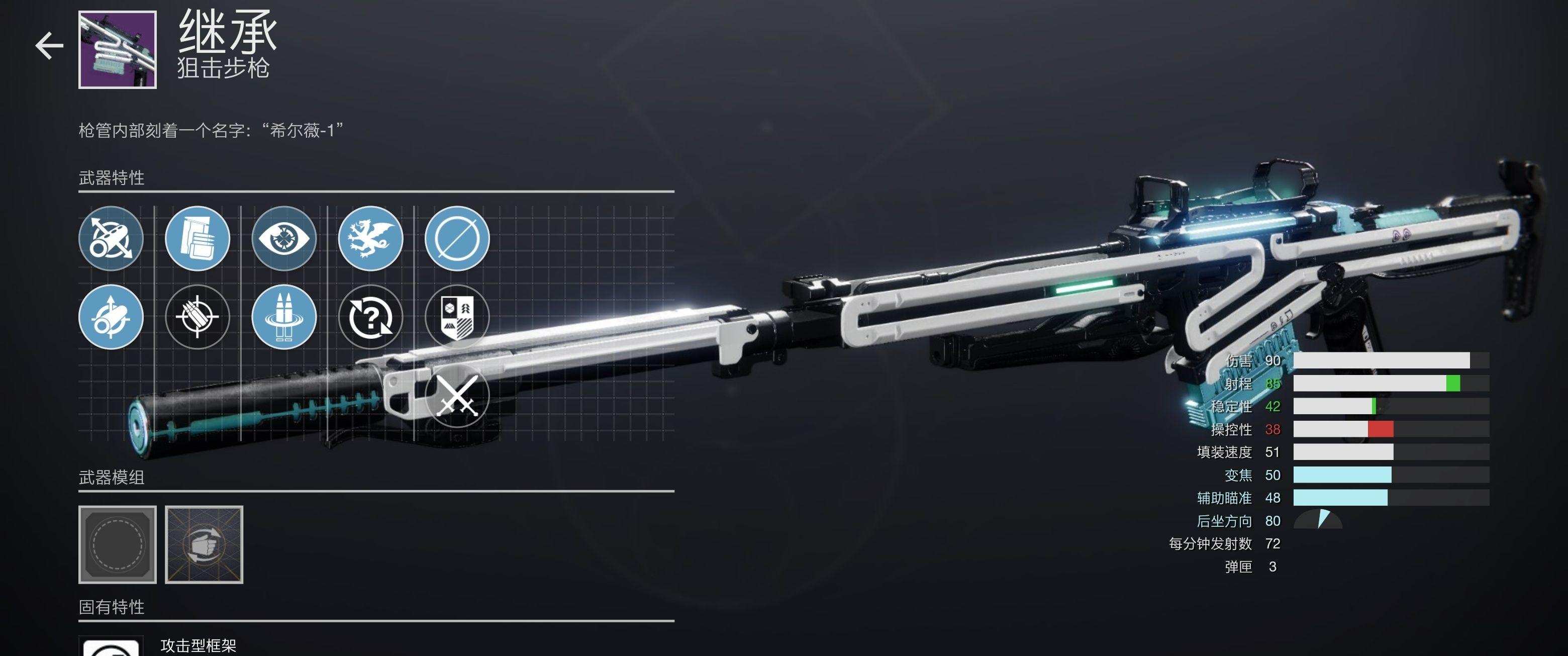This screenshot has width=1568, height=656.
Task: Pick the bullets-in-crosshair magazine perk
Action: coord(197,317)
